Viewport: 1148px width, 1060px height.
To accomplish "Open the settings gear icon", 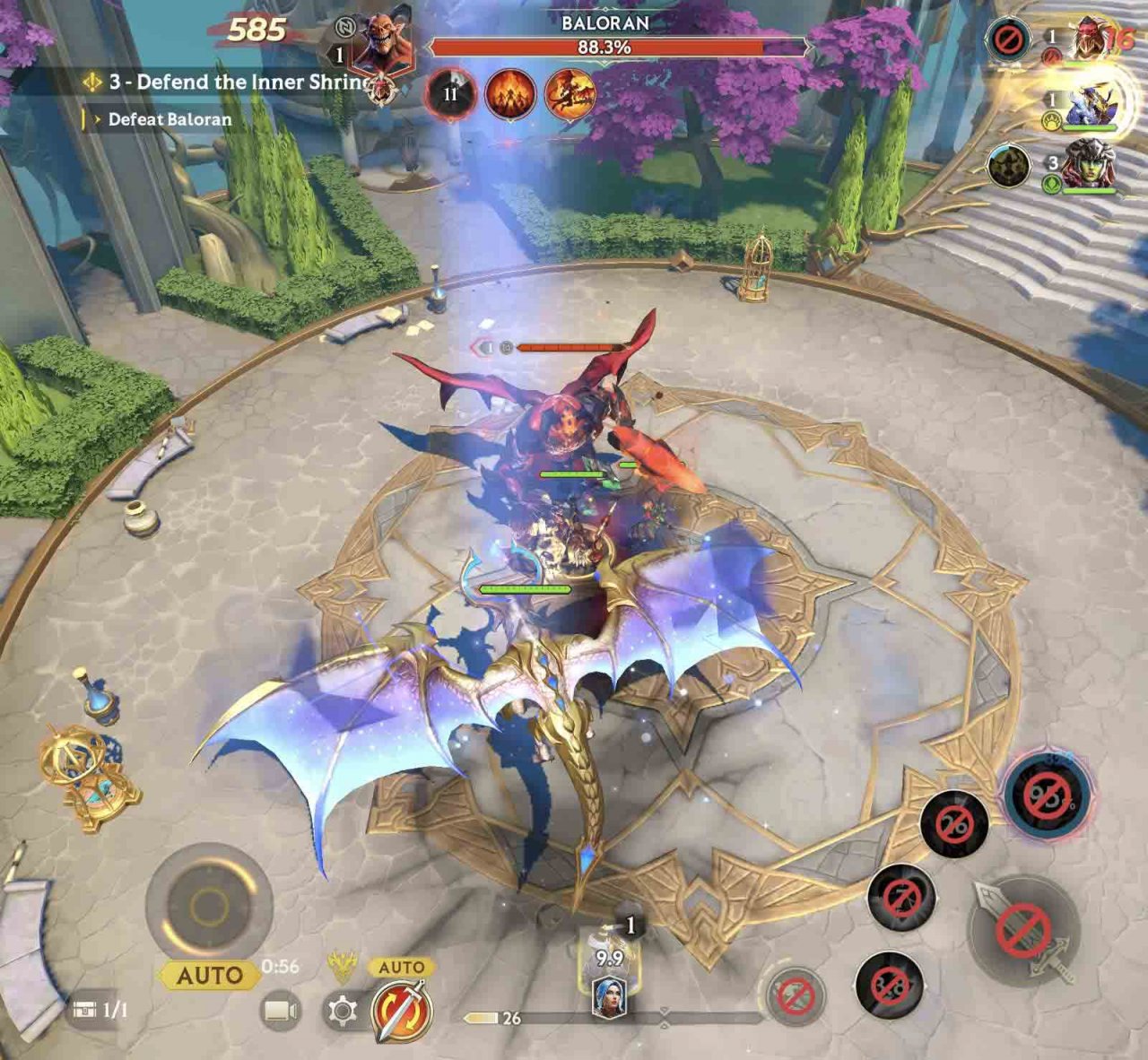I will (x=339, y=1012).
